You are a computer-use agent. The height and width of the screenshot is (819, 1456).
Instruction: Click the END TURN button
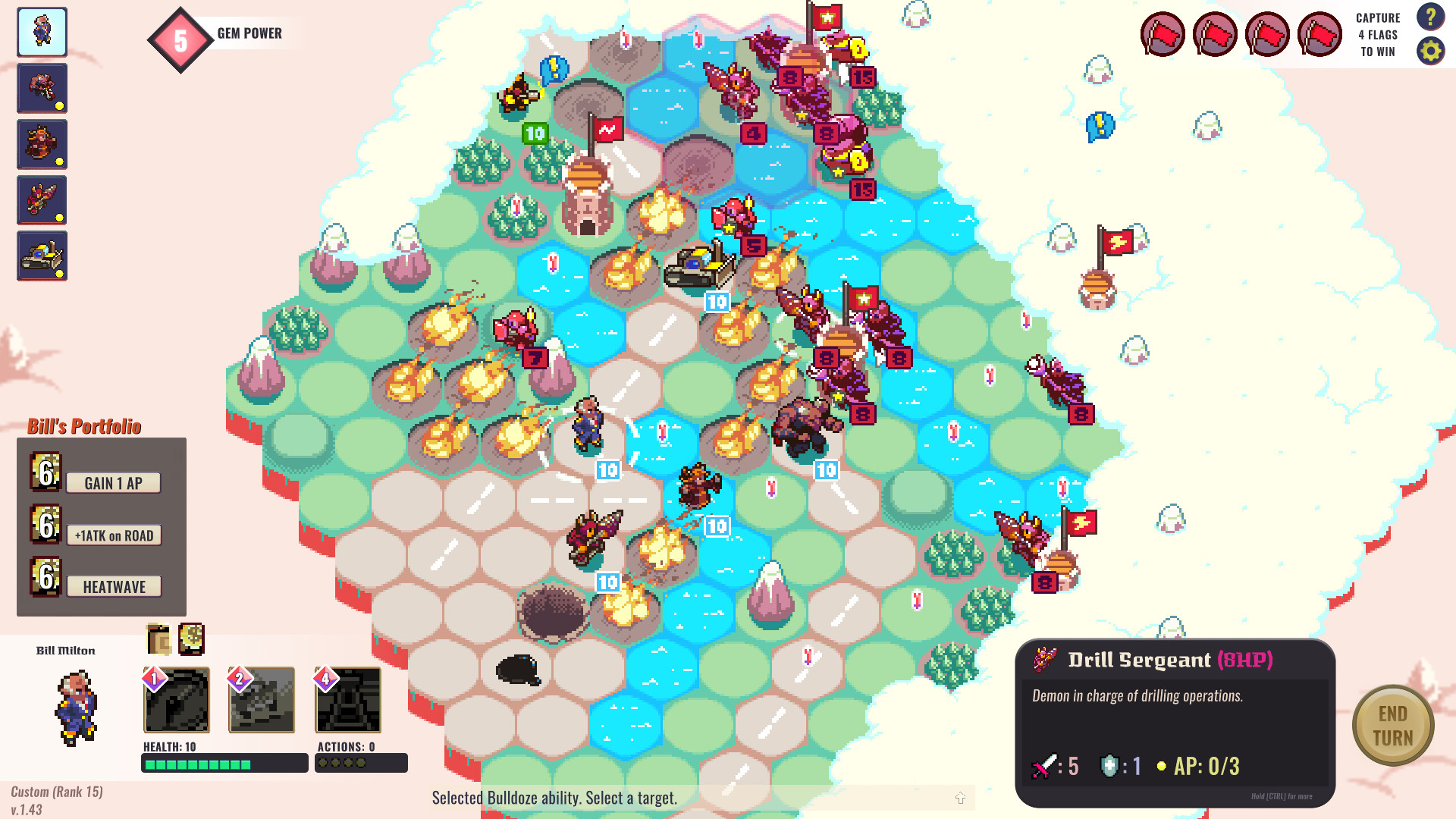(1393, 725)
